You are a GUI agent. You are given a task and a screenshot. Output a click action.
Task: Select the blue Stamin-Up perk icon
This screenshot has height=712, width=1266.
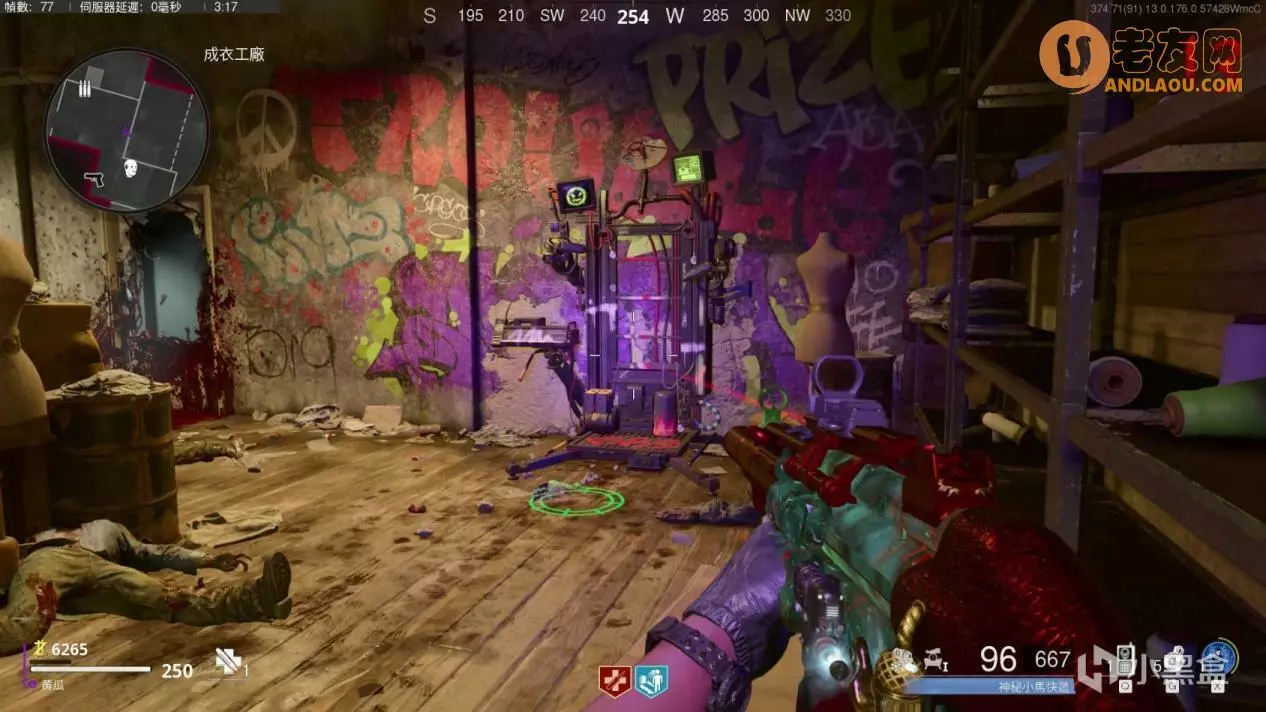click(651, 680)
